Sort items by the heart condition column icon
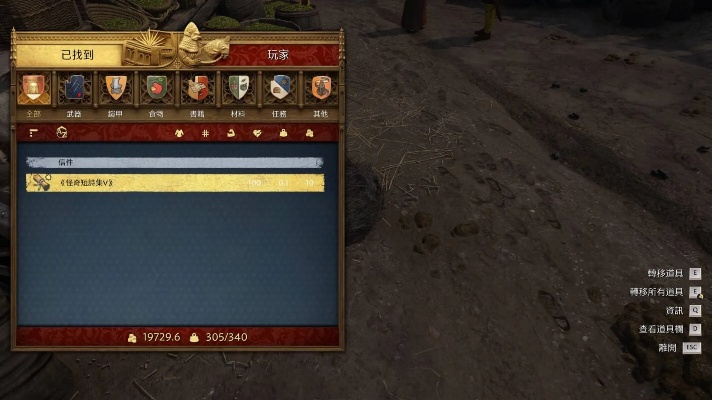 click(257, 133)
